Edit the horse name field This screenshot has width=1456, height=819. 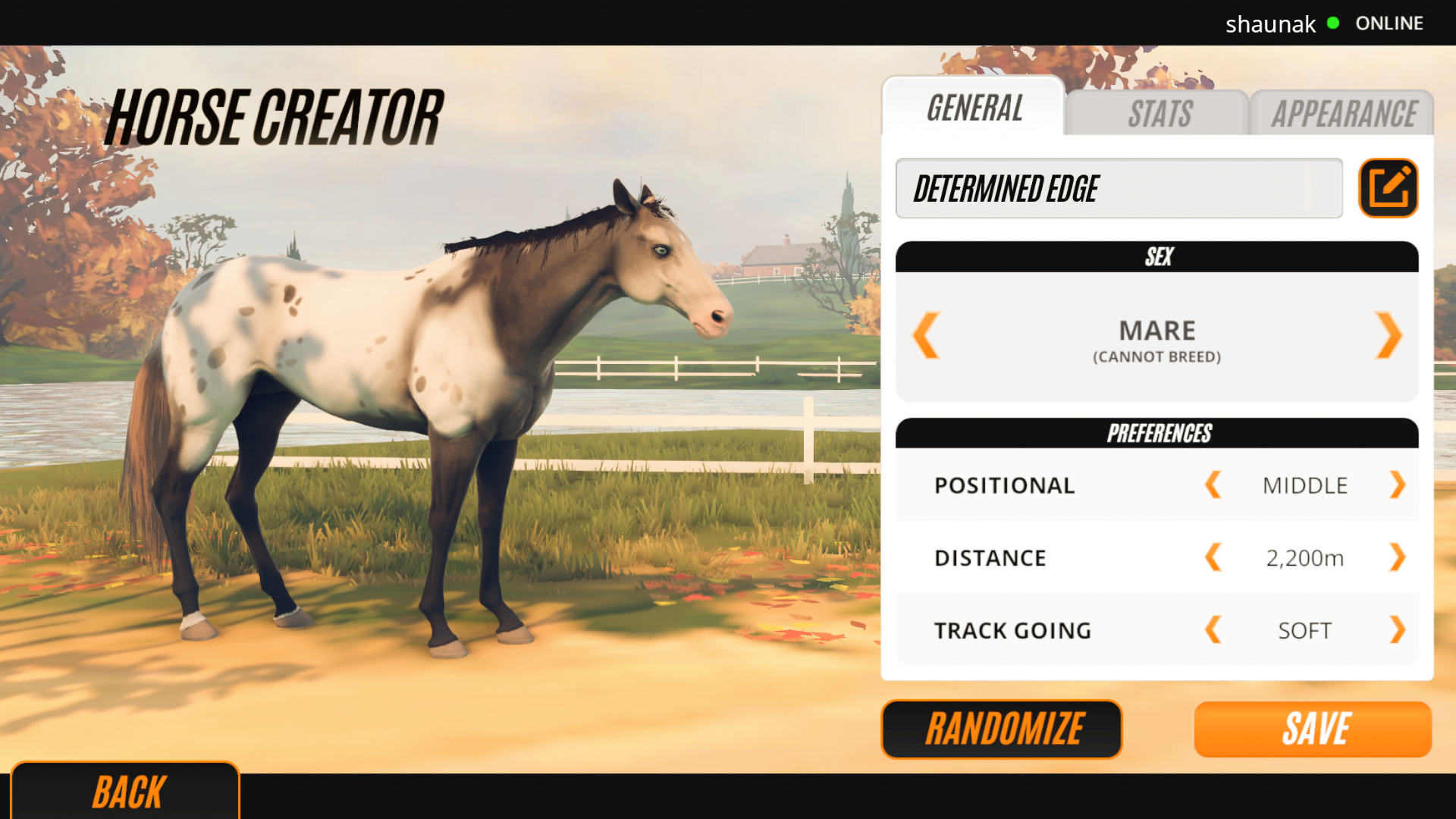(x=1119, y=188)
